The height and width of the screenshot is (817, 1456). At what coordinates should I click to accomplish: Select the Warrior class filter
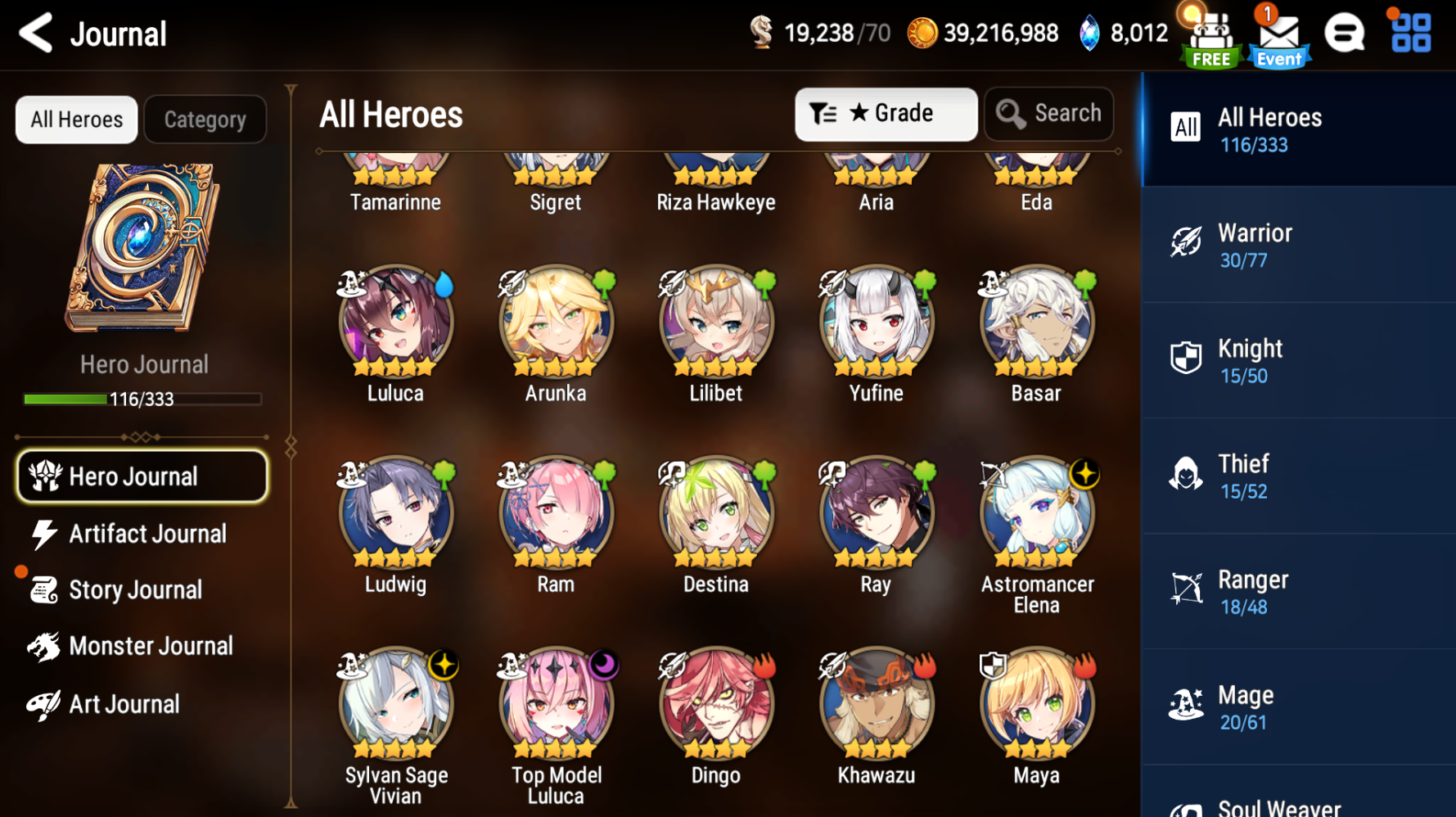point(1296,245)
